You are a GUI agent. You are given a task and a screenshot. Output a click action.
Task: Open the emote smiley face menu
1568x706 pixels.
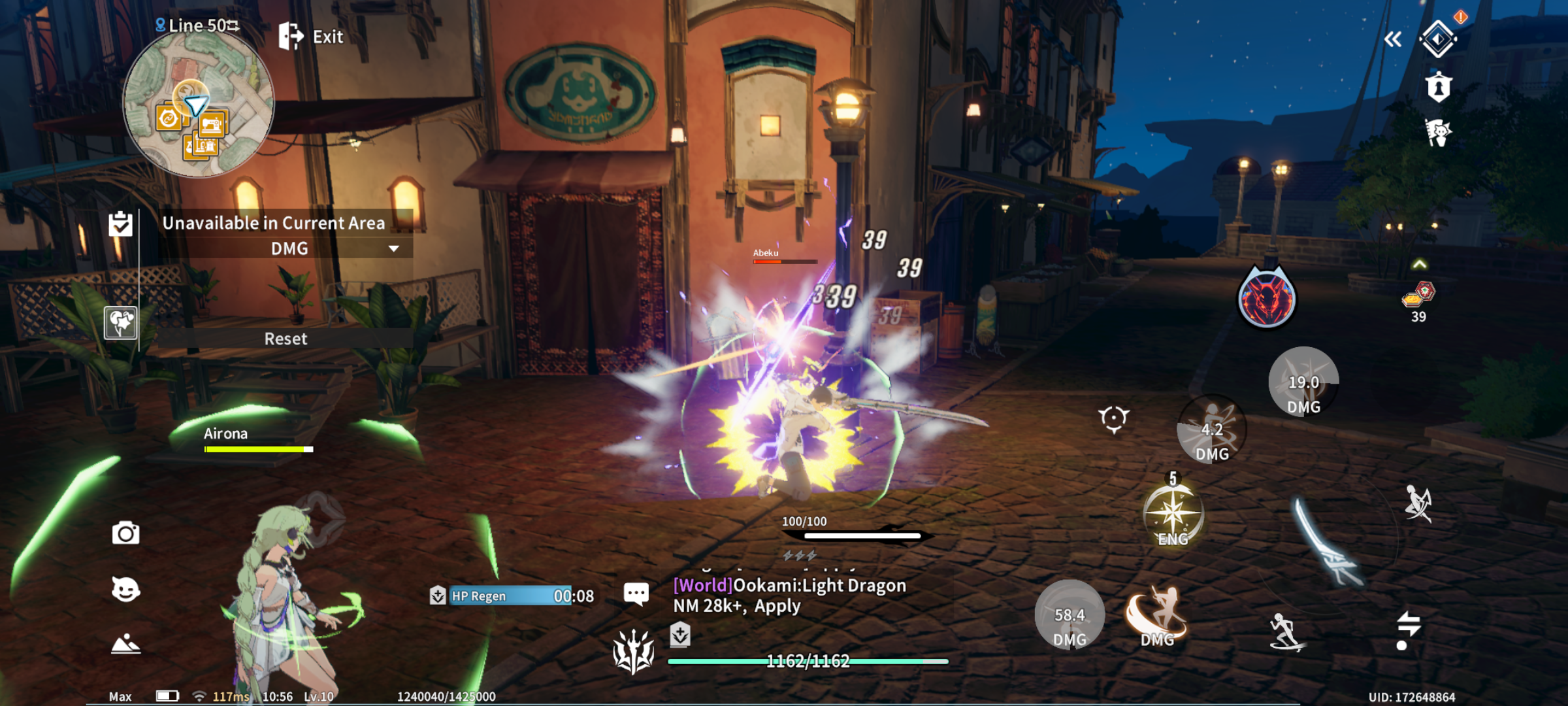click(x=125, y=590)
